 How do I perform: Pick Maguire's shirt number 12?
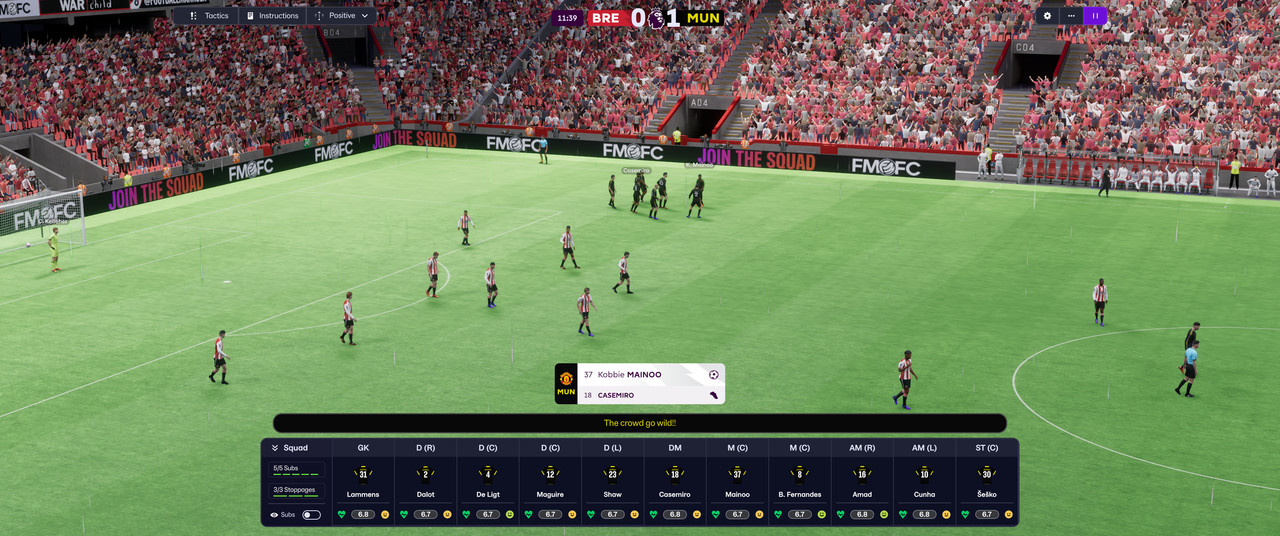[550, 473]
